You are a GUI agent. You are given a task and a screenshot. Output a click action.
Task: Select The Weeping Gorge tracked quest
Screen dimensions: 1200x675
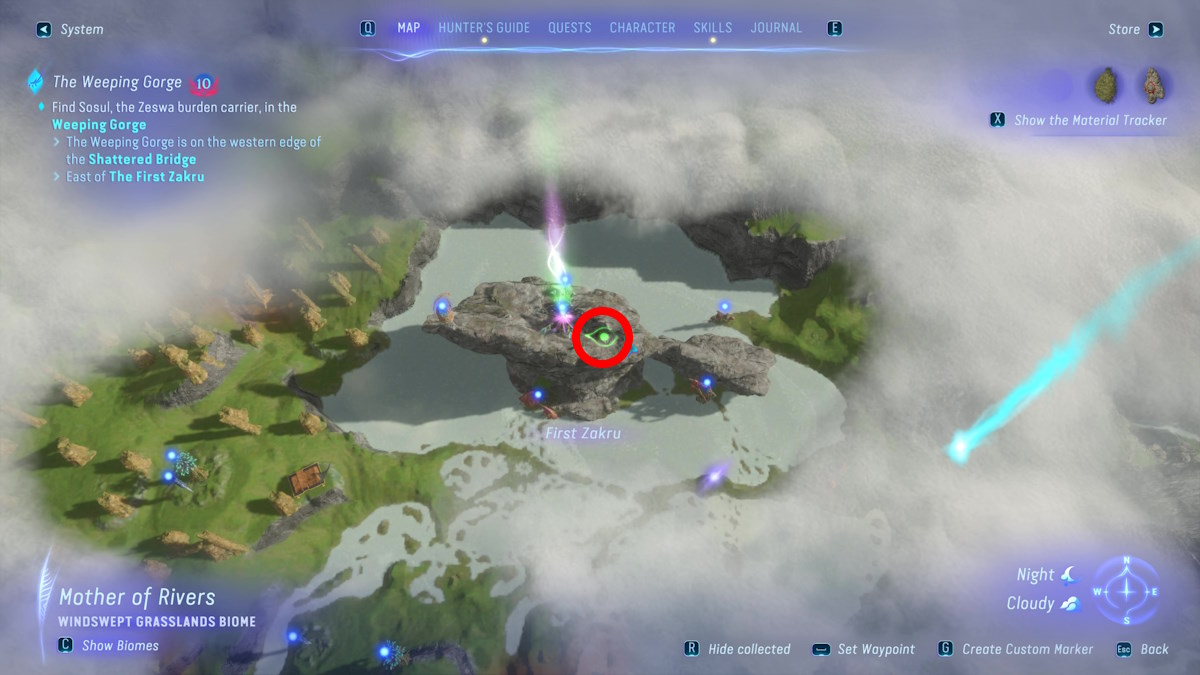coord(117,82)
